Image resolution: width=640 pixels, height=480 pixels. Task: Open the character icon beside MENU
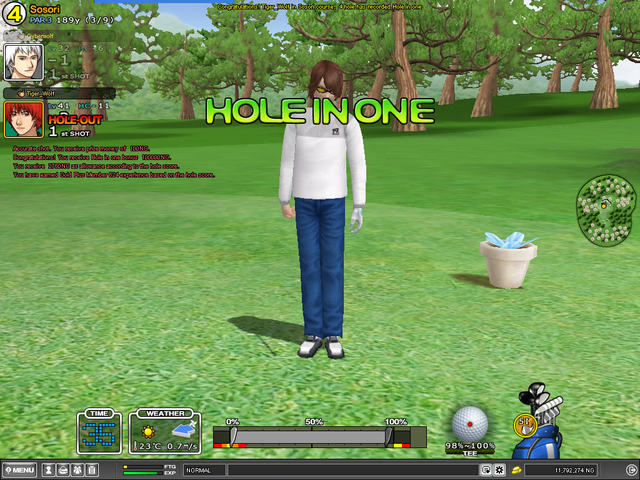(50, 470)
